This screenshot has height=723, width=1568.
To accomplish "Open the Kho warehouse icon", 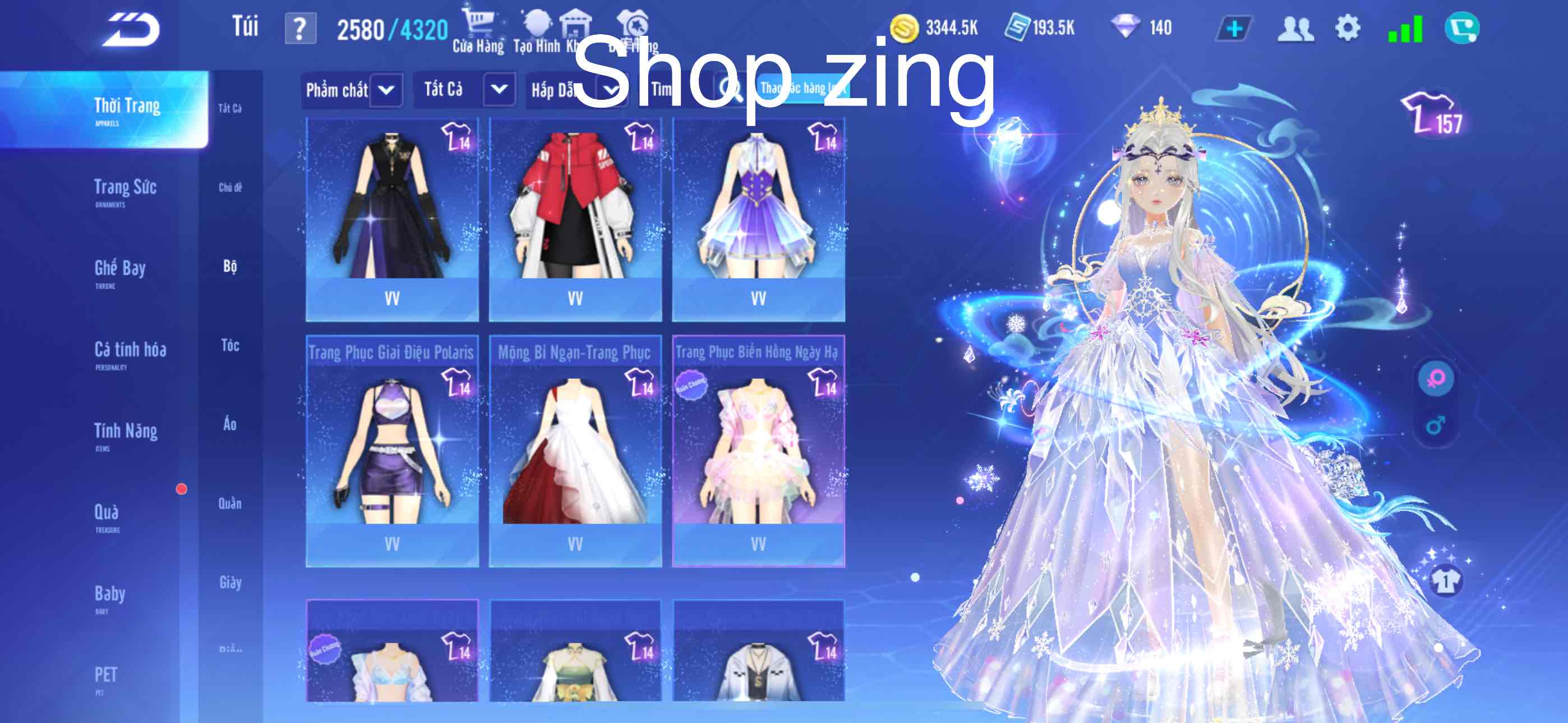I will point(577,23).
